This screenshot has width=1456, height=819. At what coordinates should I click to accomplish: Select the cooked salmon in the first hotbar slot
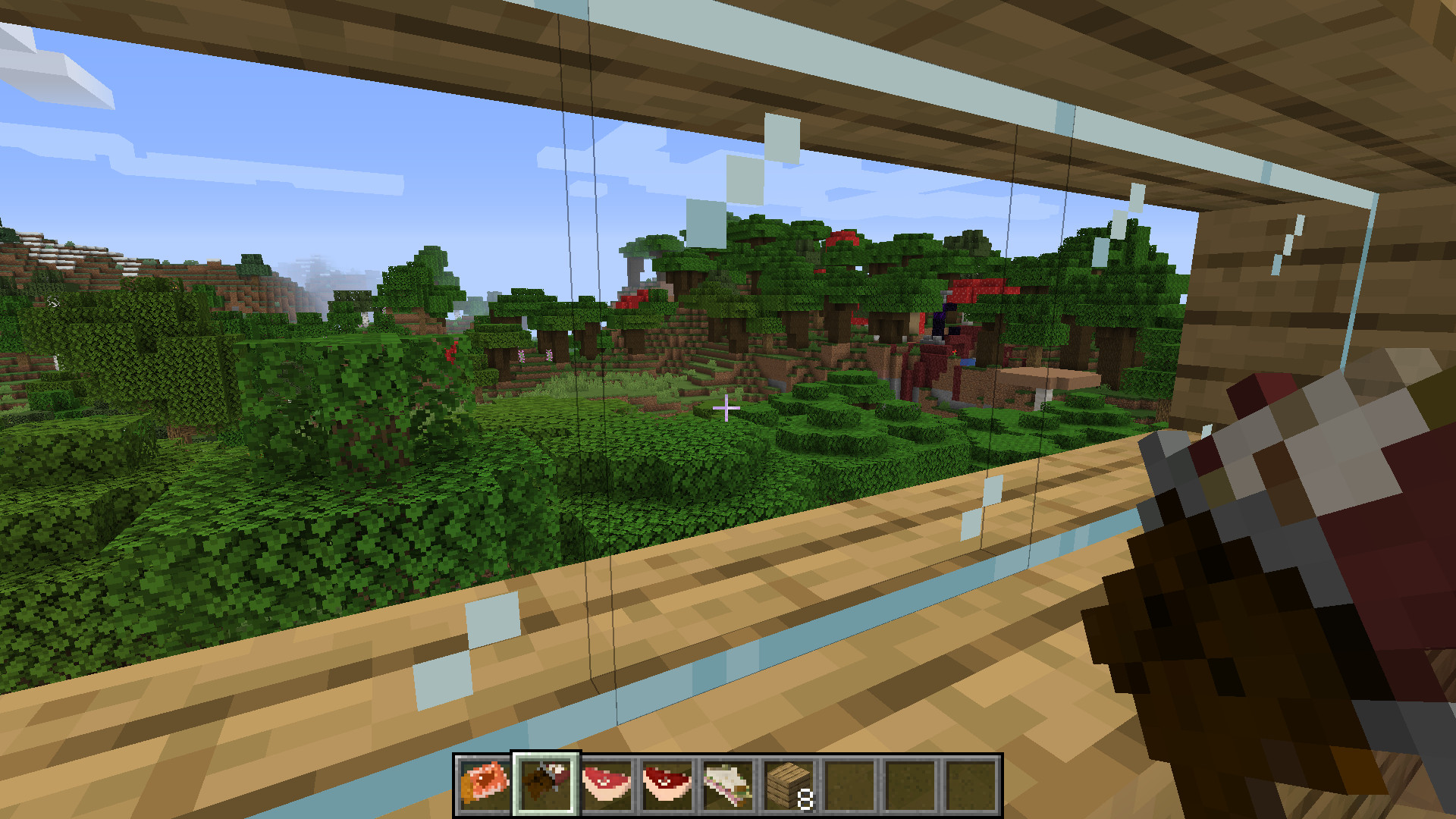[x=483, y=786]
